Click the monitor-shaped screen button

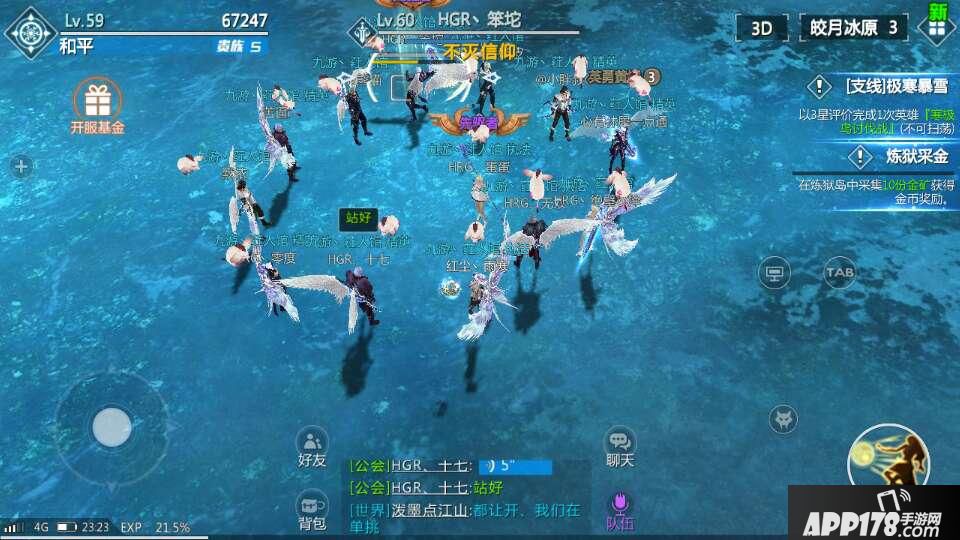(773, 272)
